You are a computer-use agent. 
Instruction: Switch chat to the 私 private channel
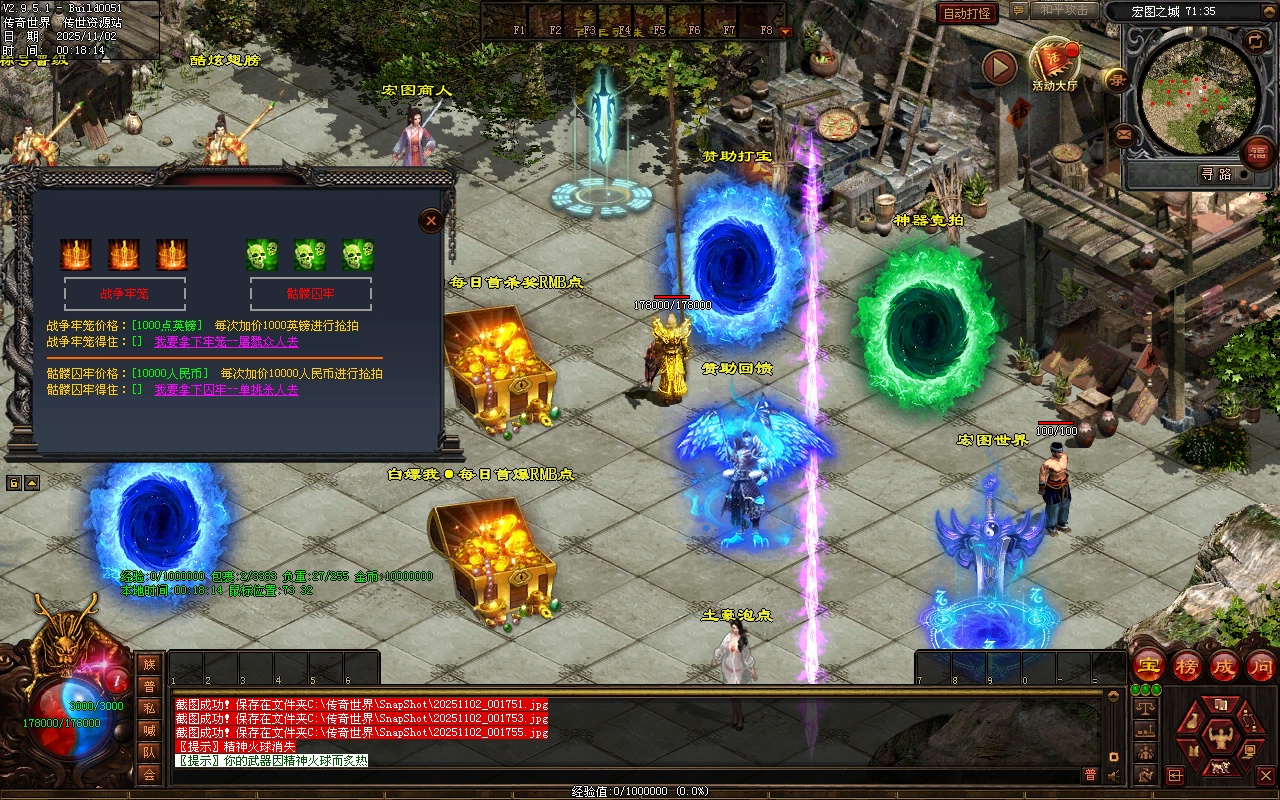tap(149, 708)
